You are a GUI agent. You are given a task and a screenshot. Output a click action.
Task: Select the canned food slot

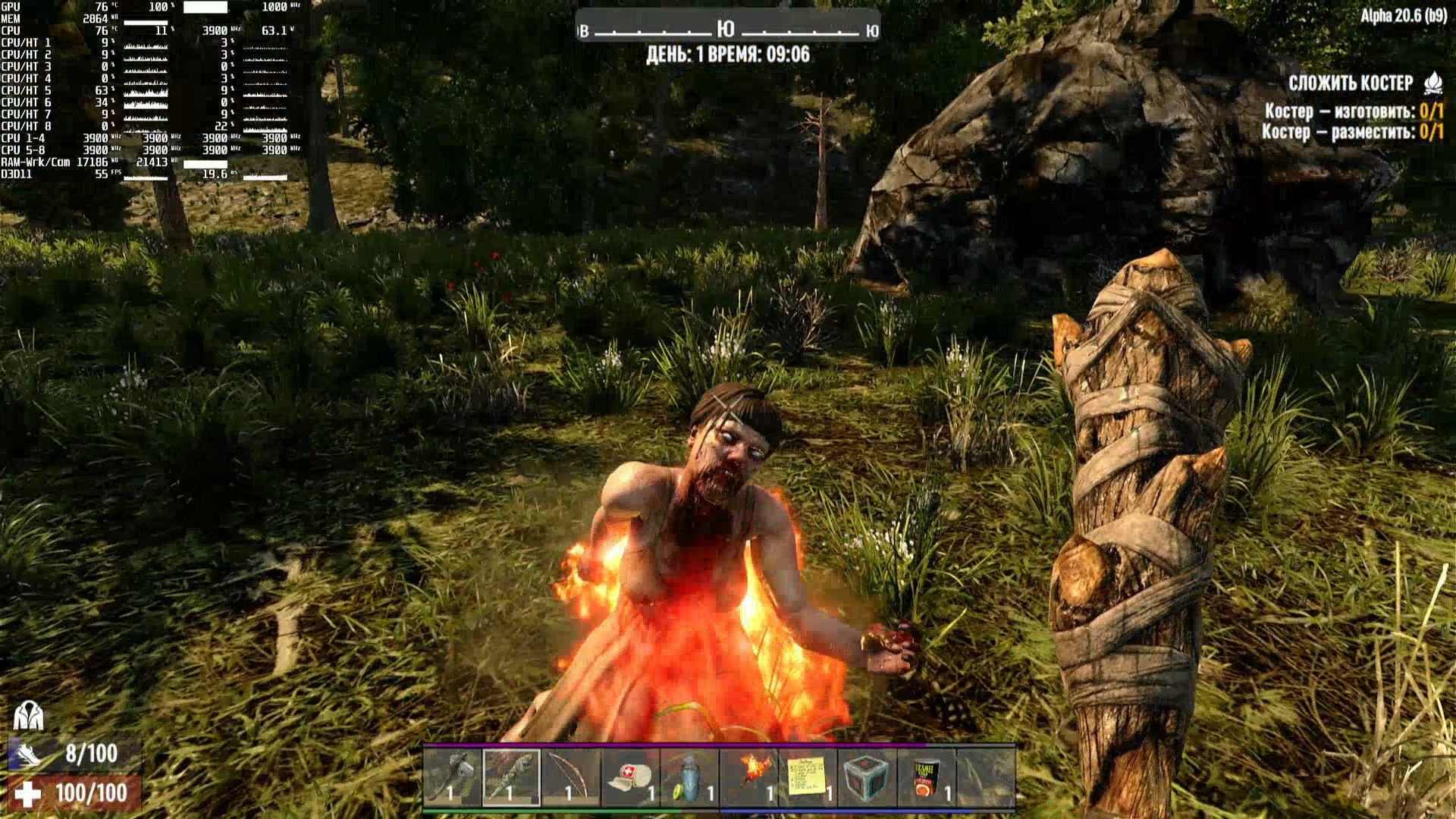pyautogui.click(x=927, y=777)
